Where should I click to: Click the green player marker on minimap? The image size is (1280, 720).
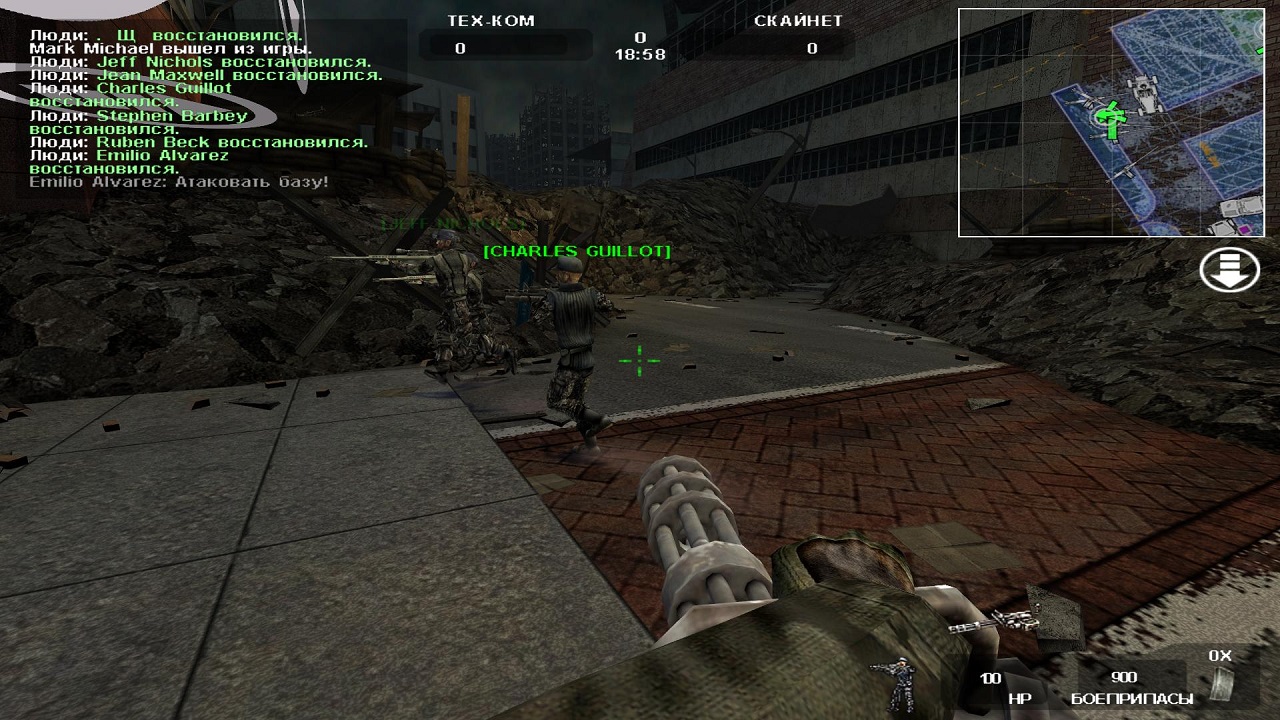point(1107,116)
